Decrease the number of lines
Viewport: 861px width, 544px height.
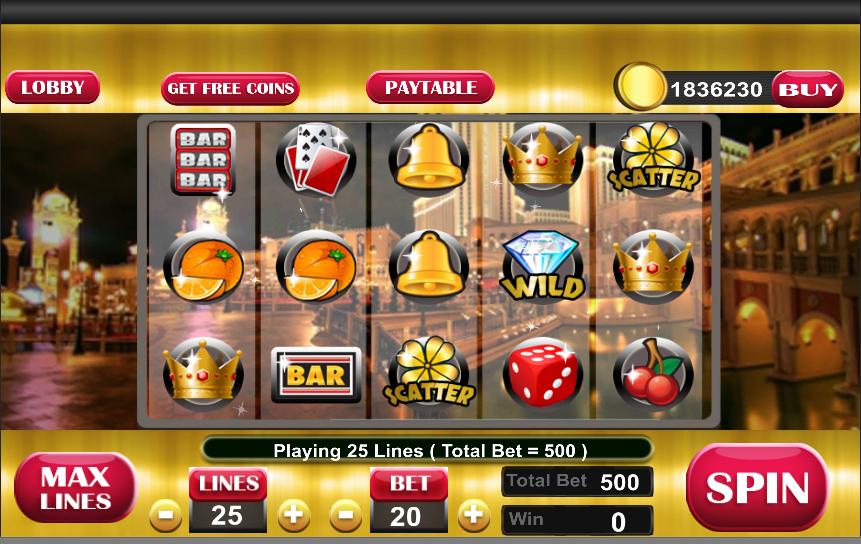coord(166,516)
